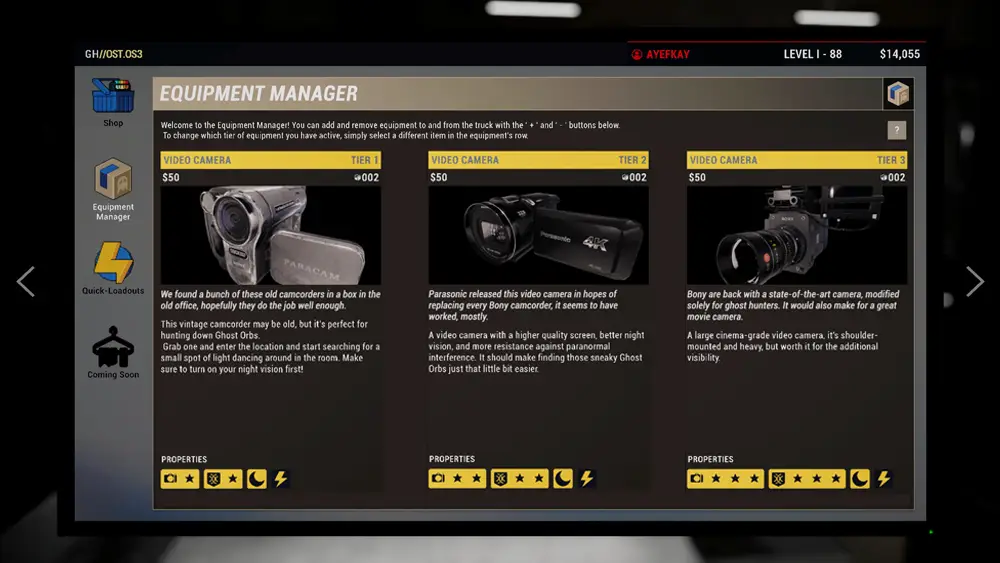Image resolution: width=1000 pixels, height=563 pixels.
Task: Select the Tier 2 Parasonic 4K camera
Action: (538, 235)
